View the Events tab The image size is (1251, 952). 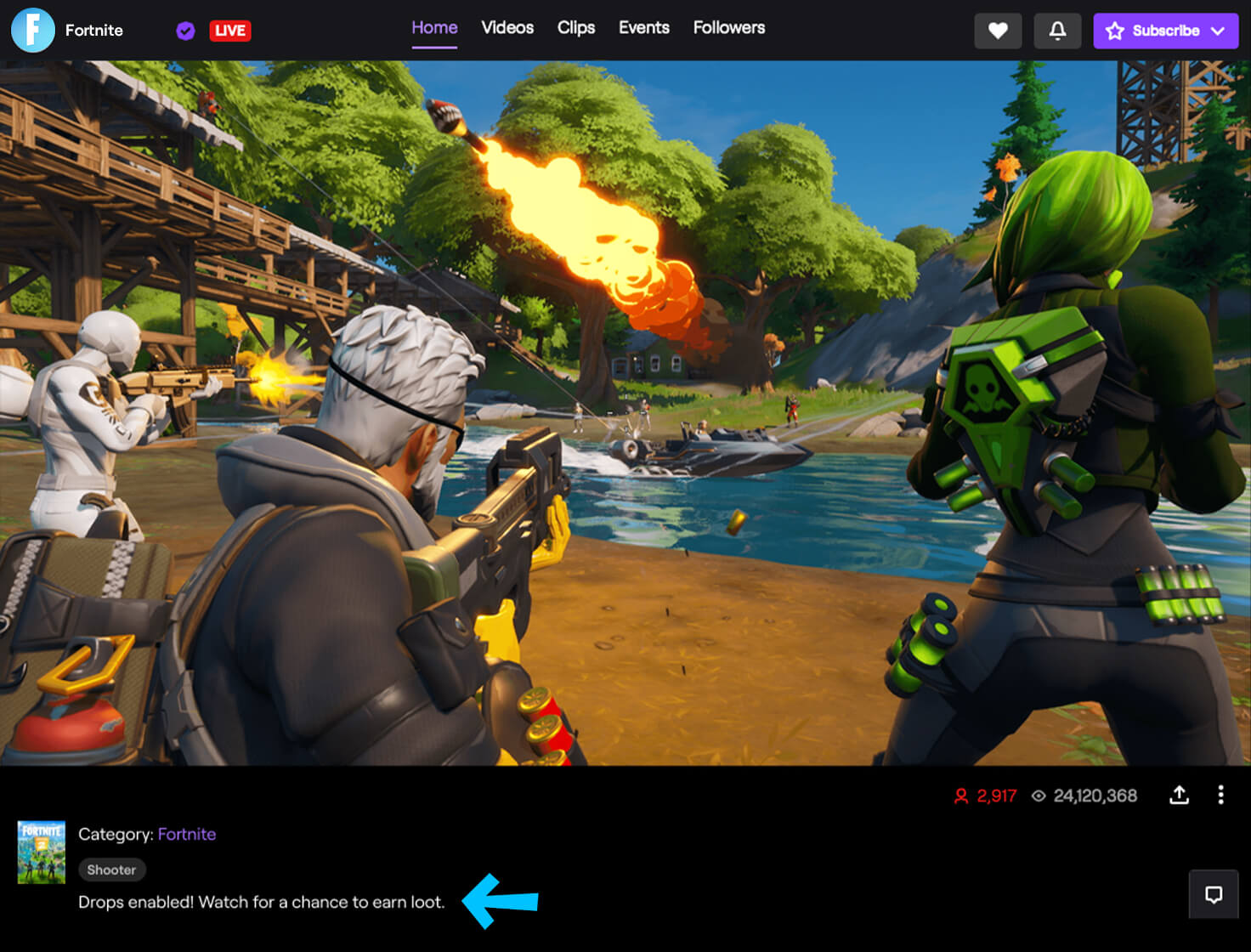[643, 28]
